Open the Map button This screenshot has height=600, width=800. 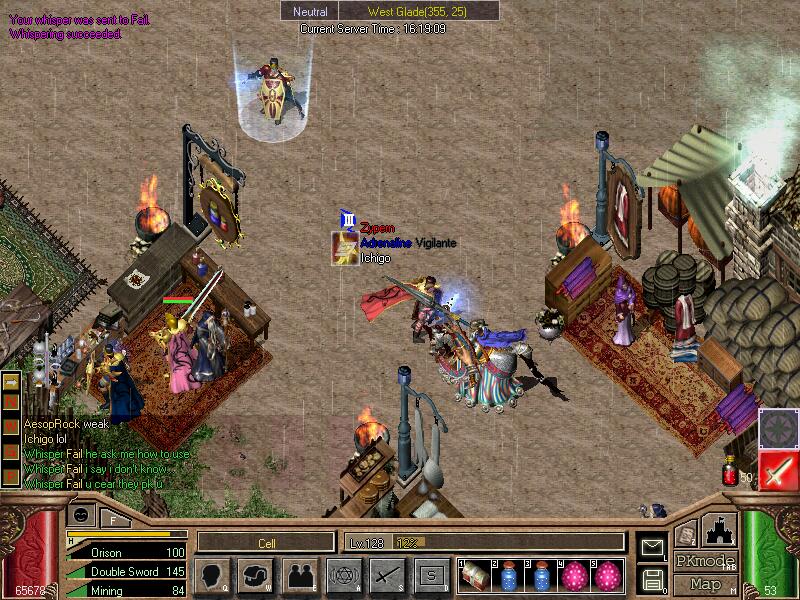click(705, 583)
